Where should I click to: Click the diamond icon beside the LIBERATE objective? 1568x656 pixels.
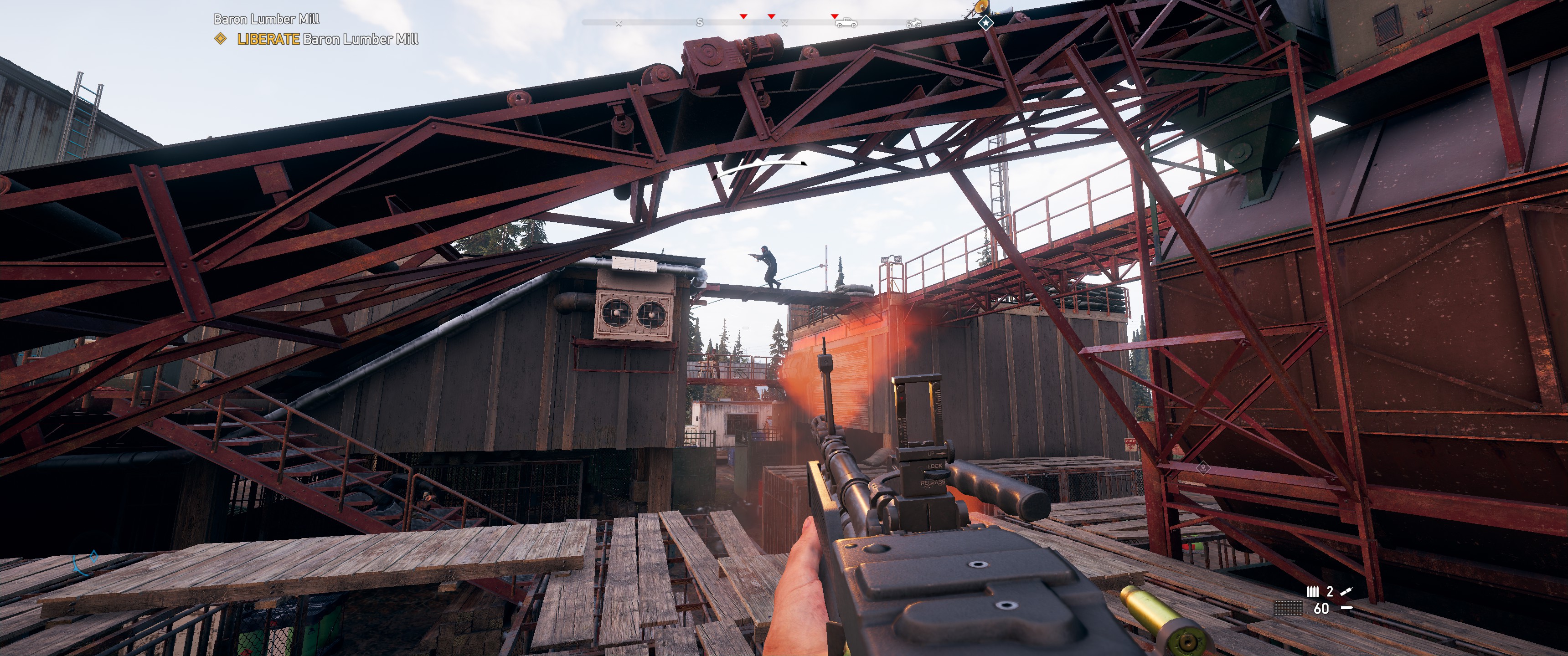[x=219, y=38]
